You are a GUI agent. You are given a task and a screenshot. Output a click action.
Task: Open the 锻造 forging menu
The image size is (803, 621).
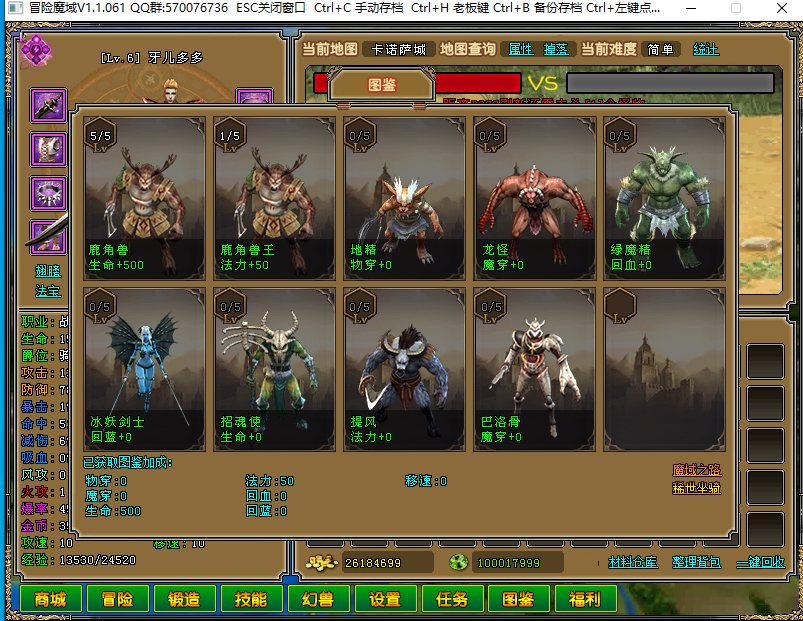184,599
